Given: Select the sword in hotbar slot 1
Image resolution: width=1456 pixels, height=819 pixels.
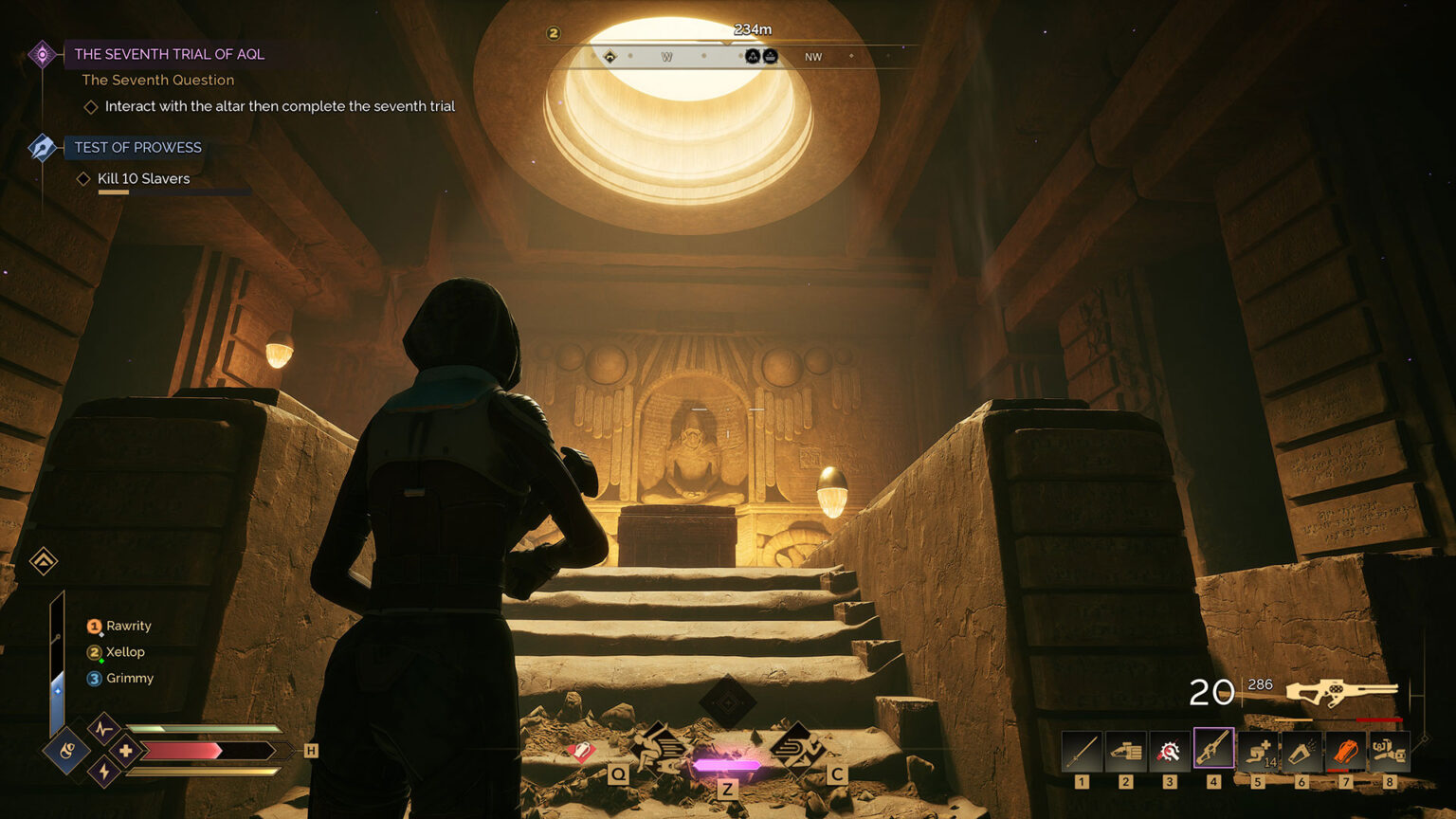Looking at the screenshot, I should (1082, 753).
